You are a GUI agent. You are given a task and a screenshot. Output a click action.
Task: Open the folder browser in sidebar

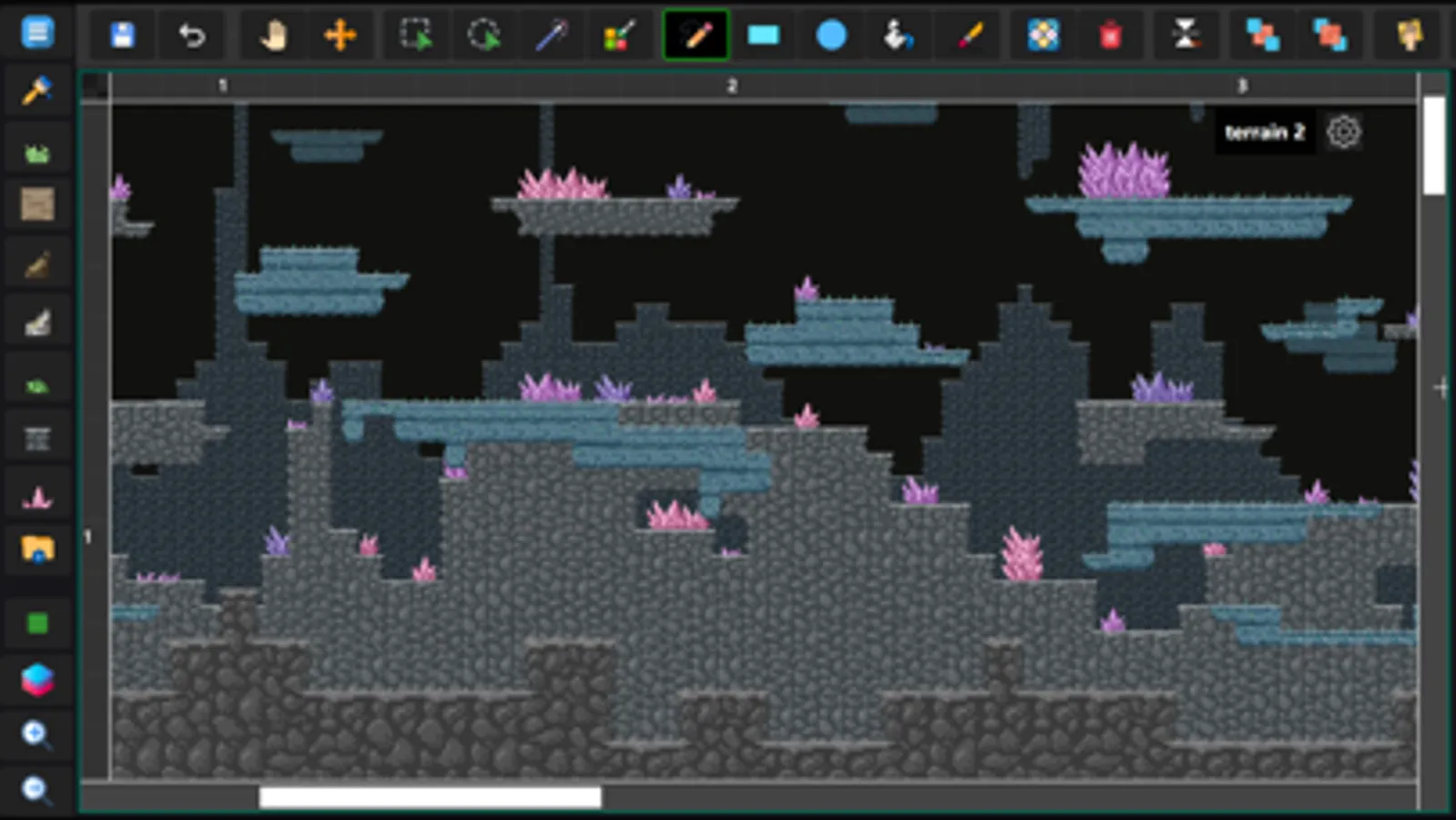click(x=36, y=549)
